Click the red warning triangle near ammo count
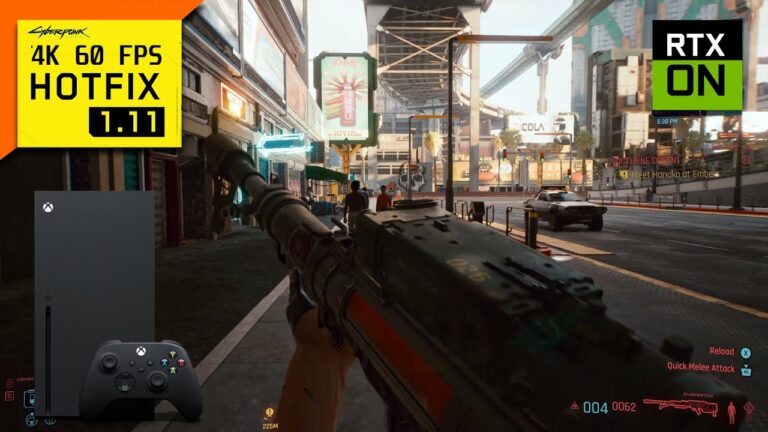Image resolution: width=768 pixels, height=432 pixels. tap(574, 407)
